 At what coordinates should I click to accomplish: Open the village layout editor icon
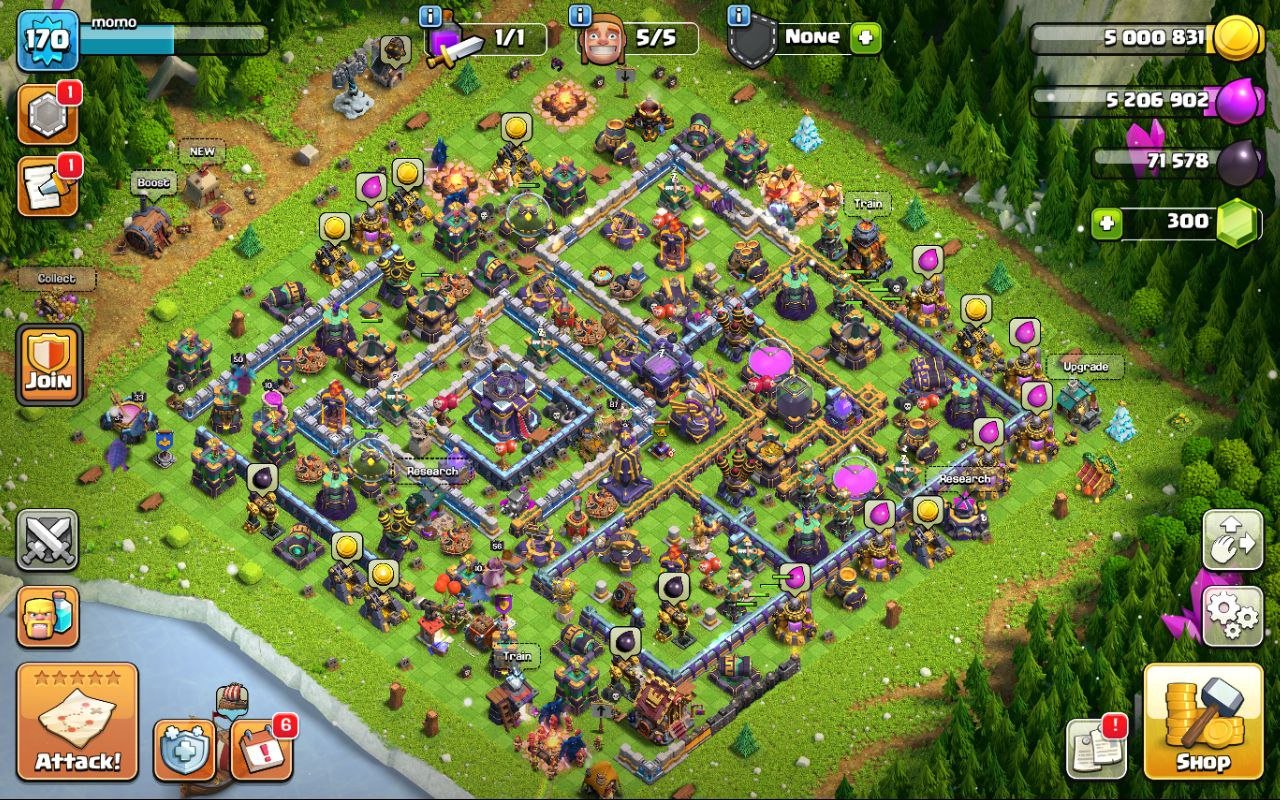1232,538
